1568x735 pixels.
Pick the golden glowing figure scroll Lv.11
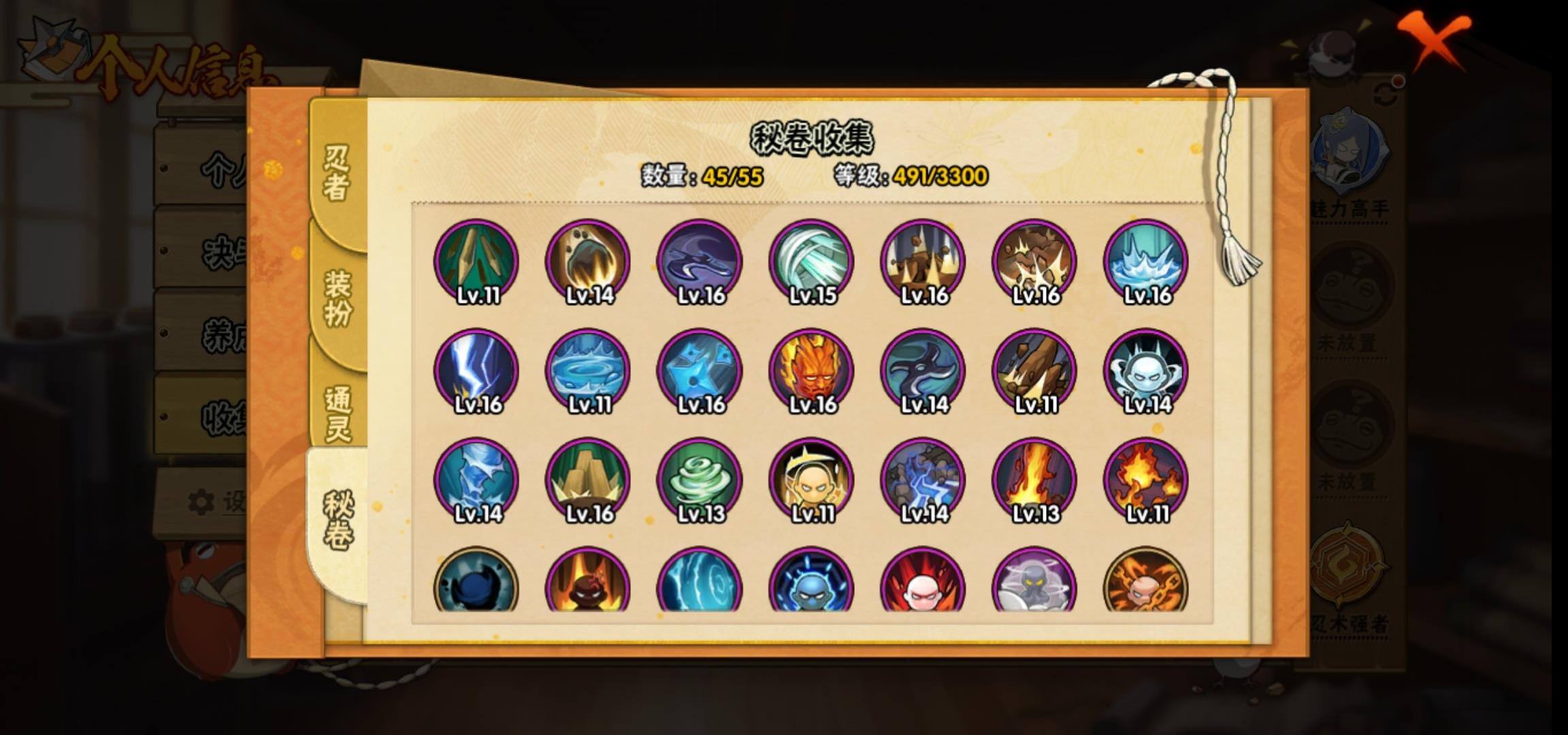coord(811,480)
